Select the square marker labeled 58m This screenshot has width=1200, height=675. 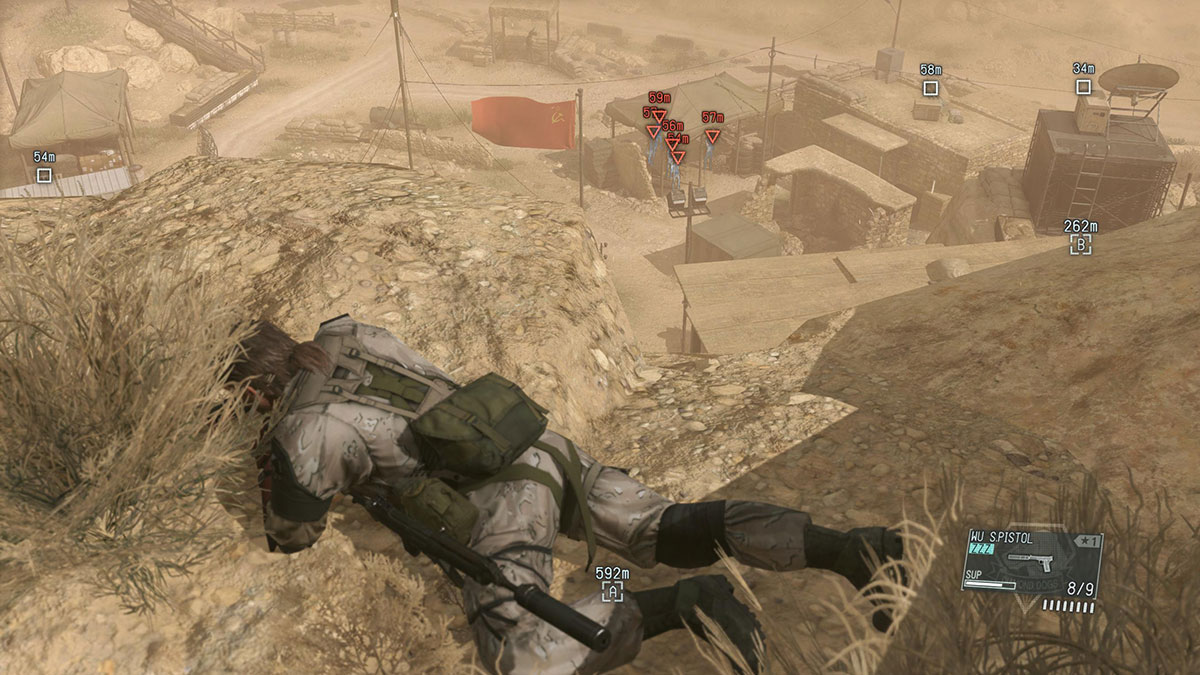930,88
